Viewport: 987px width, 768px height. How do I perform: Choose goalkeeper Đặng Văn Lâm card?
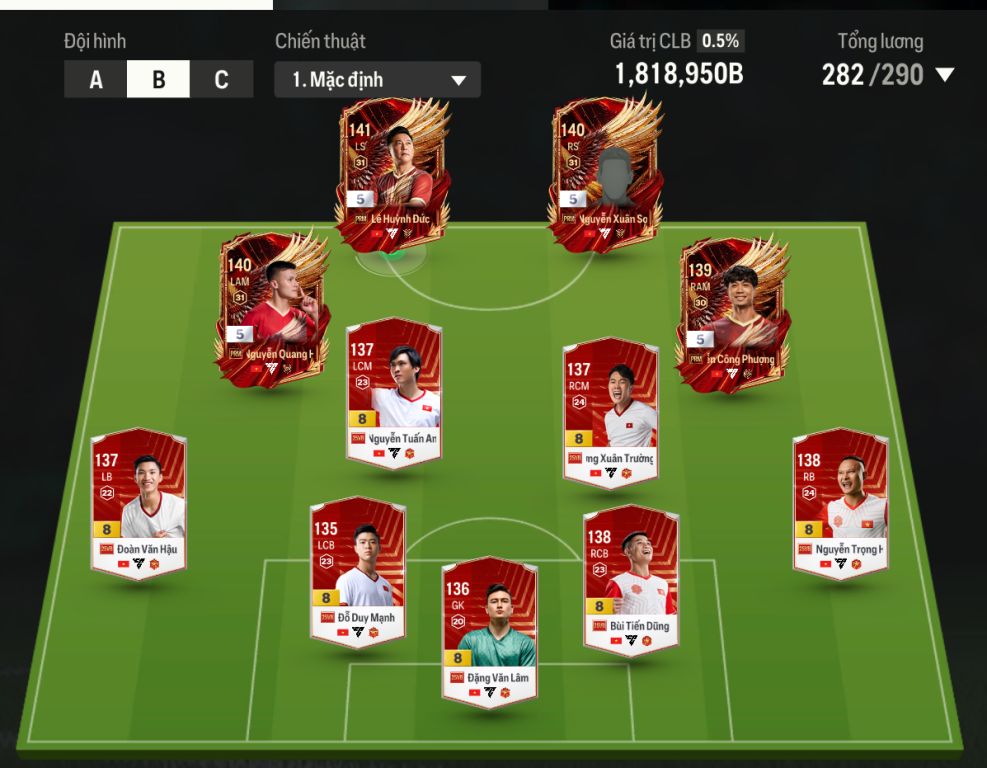pyautogui.click(x=489, y=631)
